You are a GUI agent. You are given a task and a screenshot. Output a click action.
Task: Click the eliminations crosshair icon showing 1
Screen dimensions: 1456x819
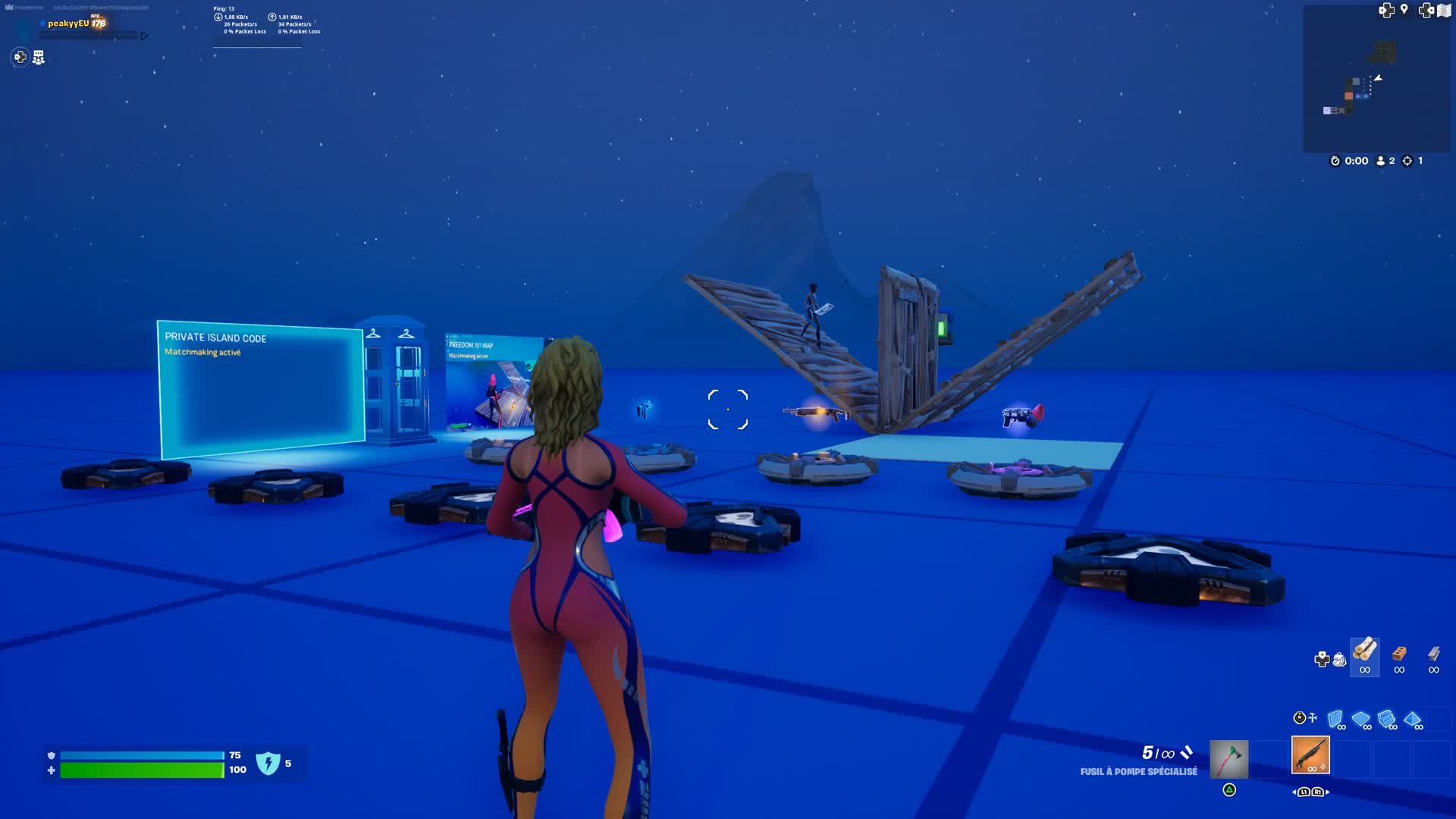click(1407, 161)
